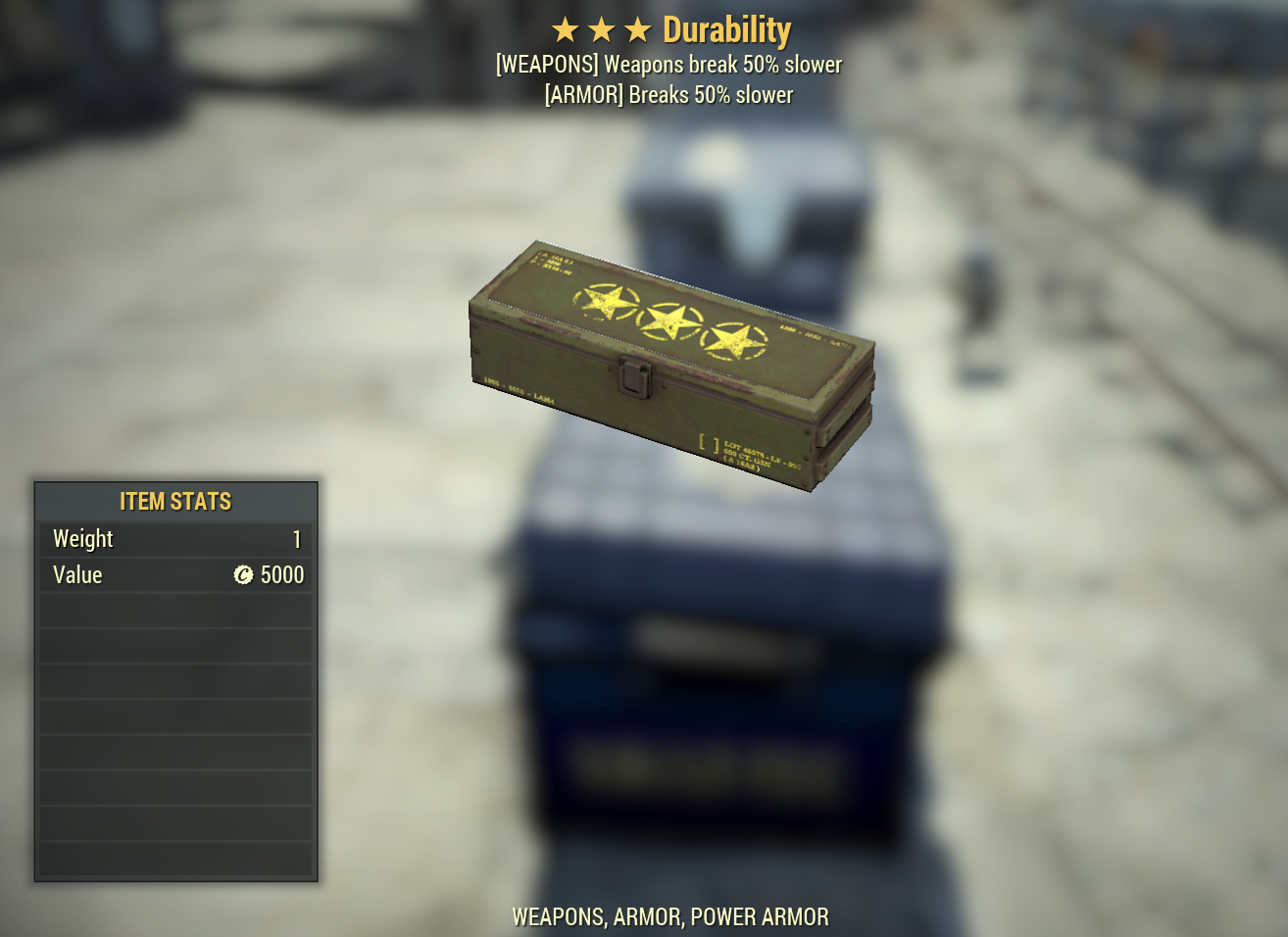This screenshot has width=1288, height=937.
Task: Click the center star printed on the crate
Action: point(669,323)
